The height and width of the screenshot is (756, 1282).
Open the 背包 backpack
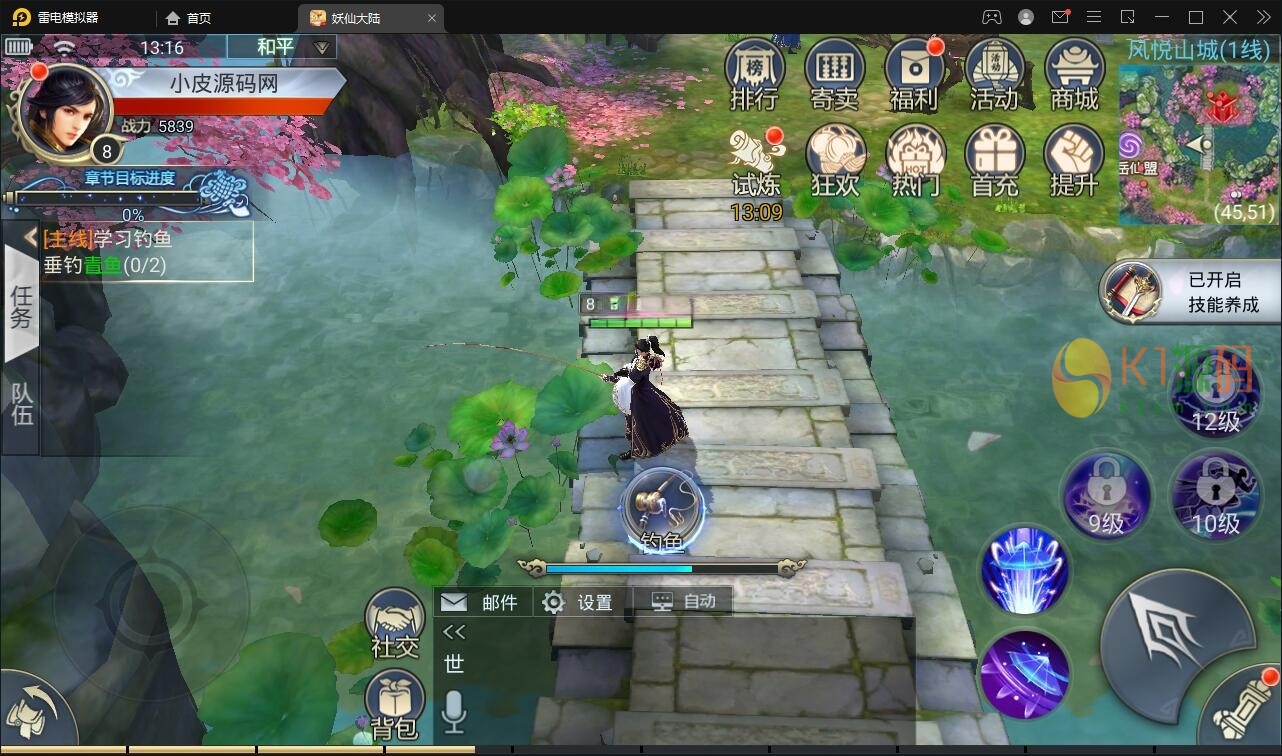393,700
